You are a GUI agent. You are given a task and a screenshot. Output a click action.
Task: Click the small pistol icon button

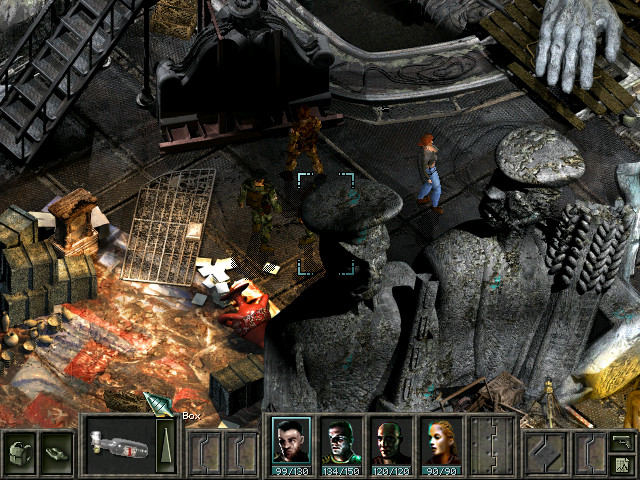[x=621, y=439]
